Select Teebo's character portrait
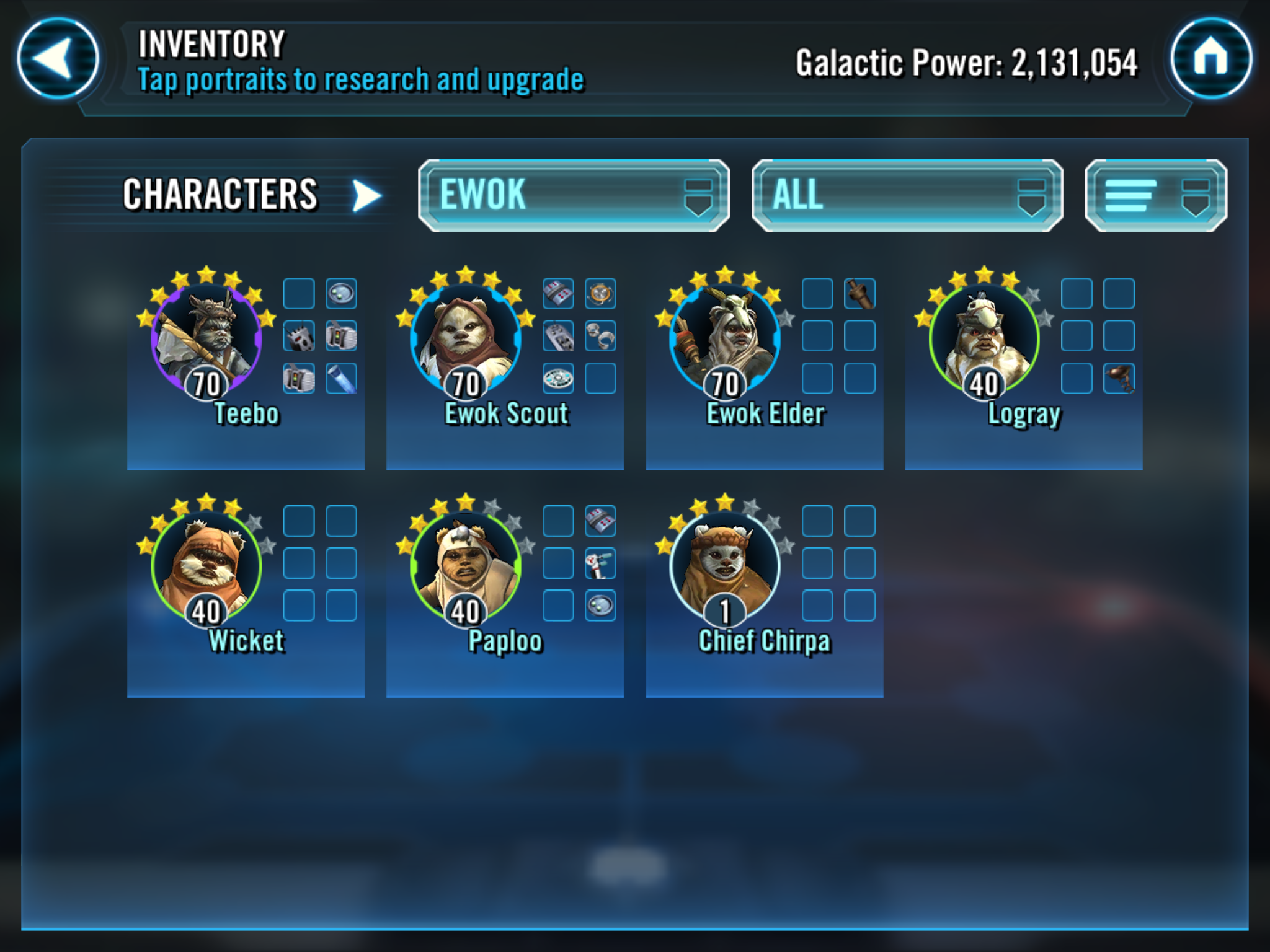The width and height of the screenshot is (1270, 952). point(206,338)
